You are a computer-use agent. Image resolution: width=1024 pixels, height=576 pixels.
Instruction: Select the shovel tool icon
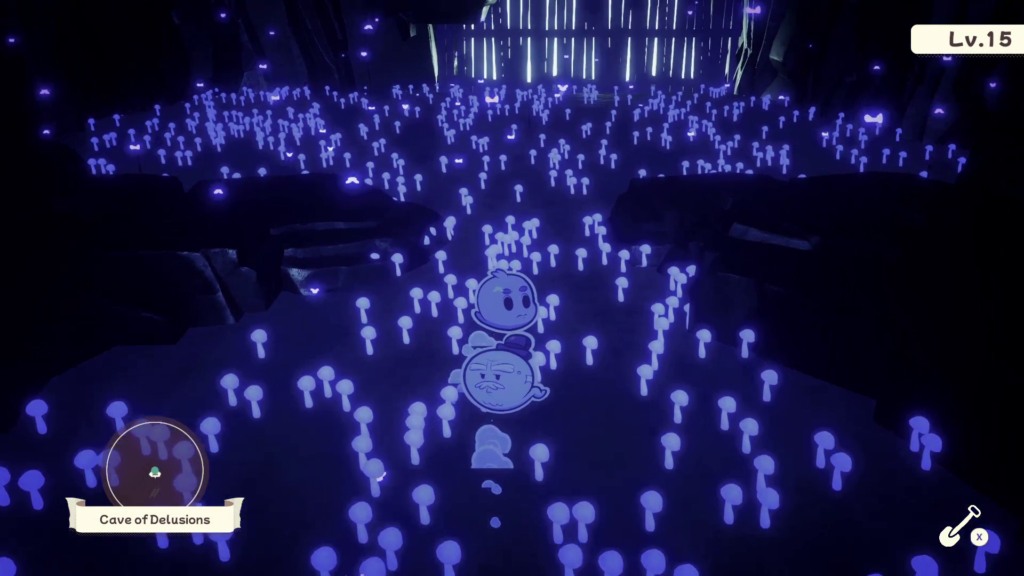(x=958, y=526)
